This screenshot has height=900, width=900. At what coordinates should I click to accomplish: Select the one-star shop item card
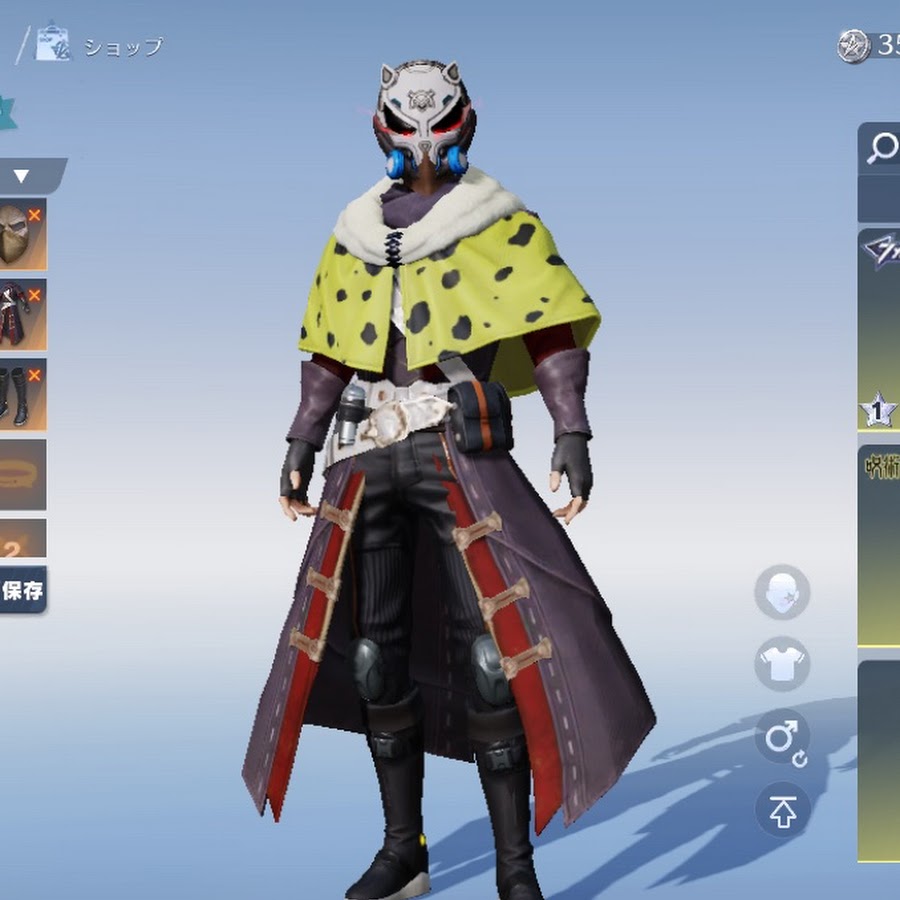[x=880, y=330]
